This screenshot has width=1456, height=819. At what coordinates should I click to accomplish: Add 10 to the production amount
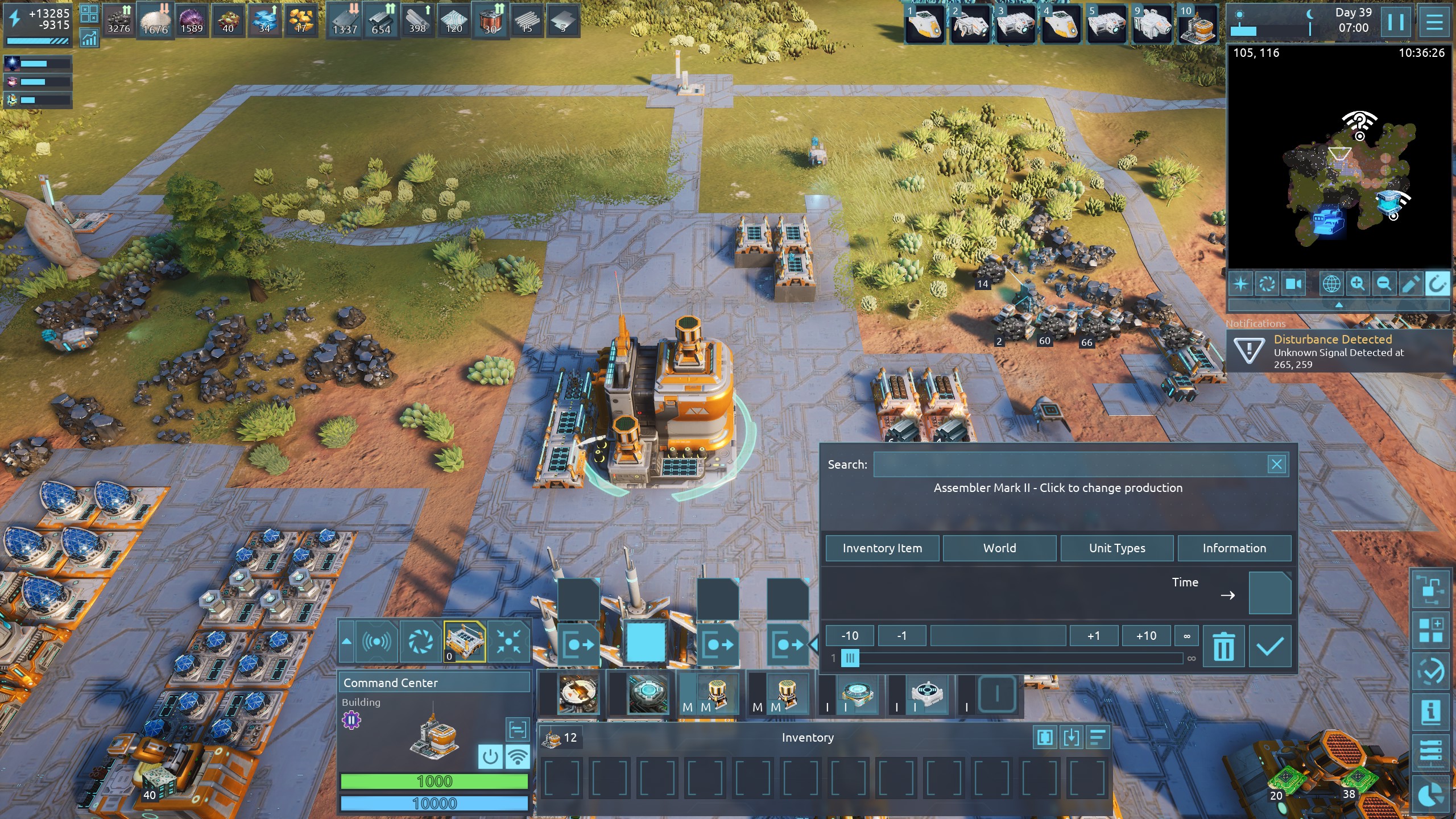[1146, 635]
